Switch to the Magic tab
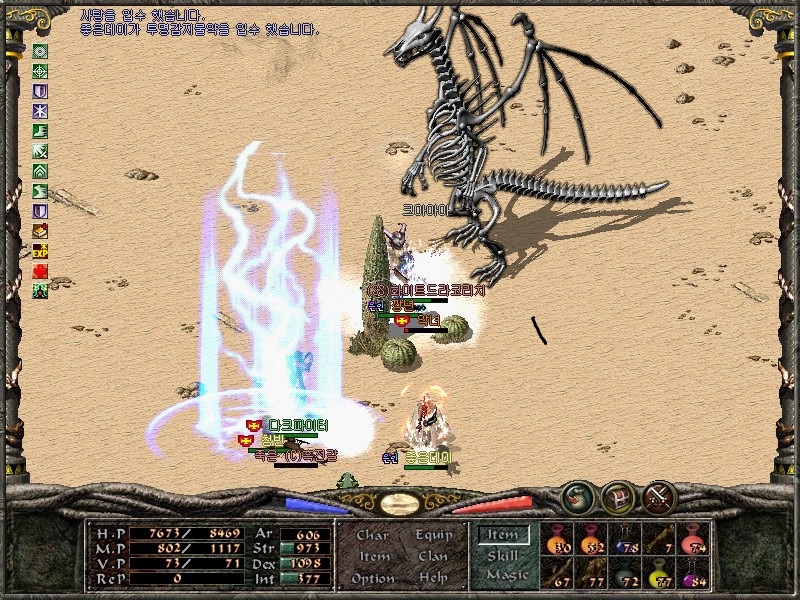 click(x=505, y=576)
